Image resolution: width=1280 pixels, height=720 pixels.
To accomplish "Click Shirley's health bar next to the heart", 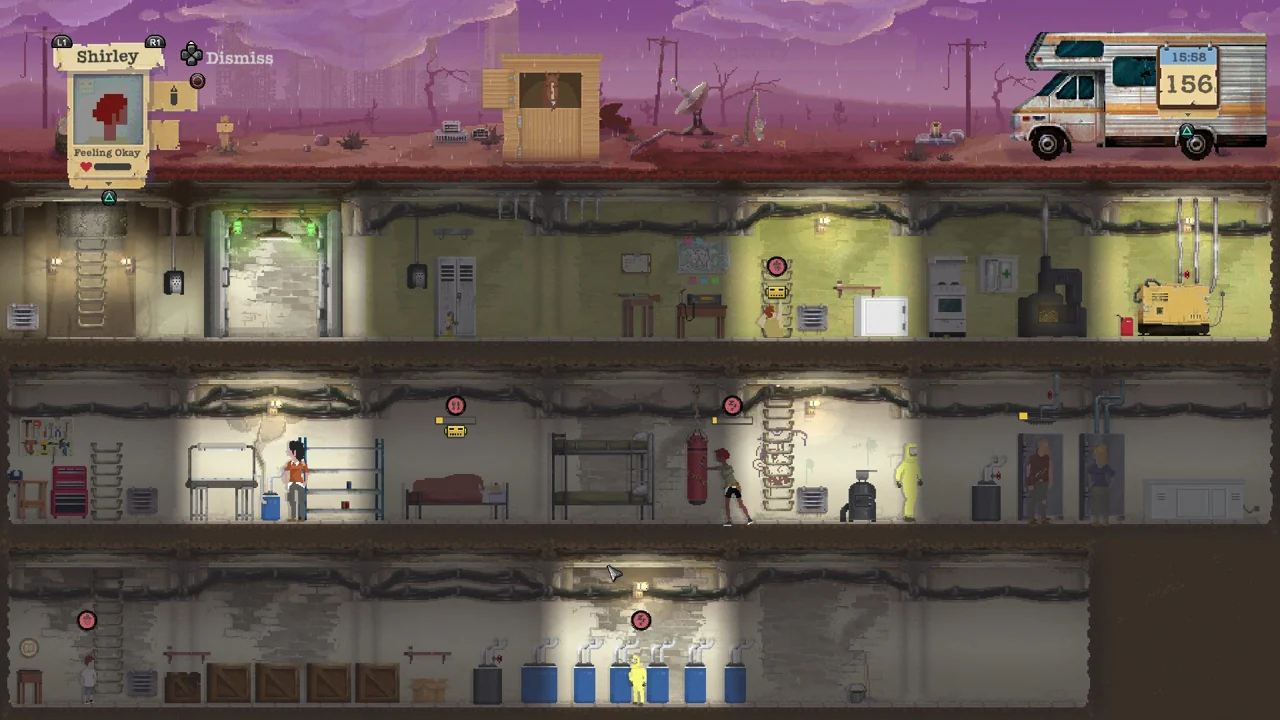I will tap(112, 166).
